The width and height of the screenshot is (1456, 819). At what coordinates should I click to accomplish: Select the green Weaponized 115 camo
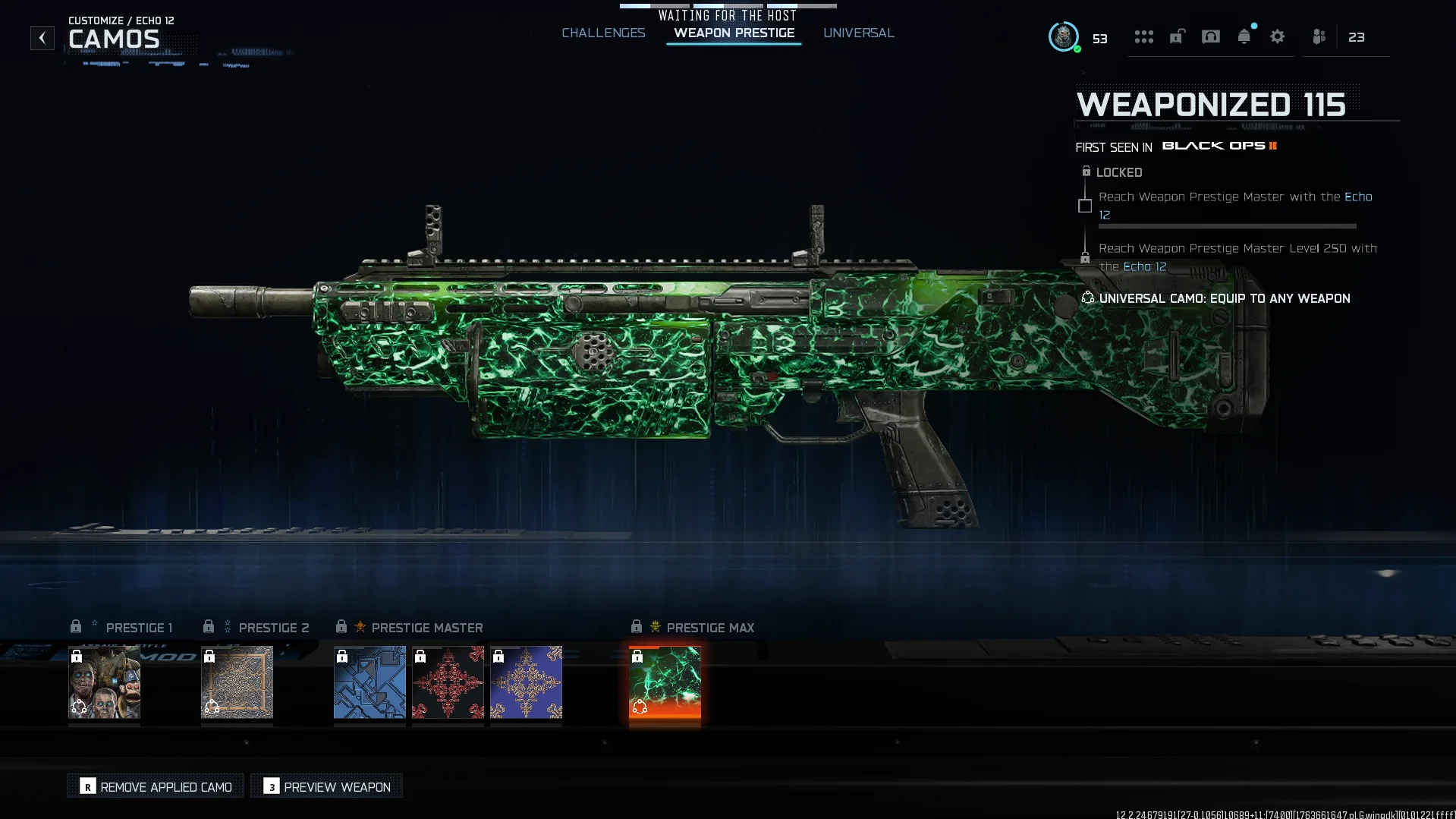pyautogui.click(x=665, y=682)
